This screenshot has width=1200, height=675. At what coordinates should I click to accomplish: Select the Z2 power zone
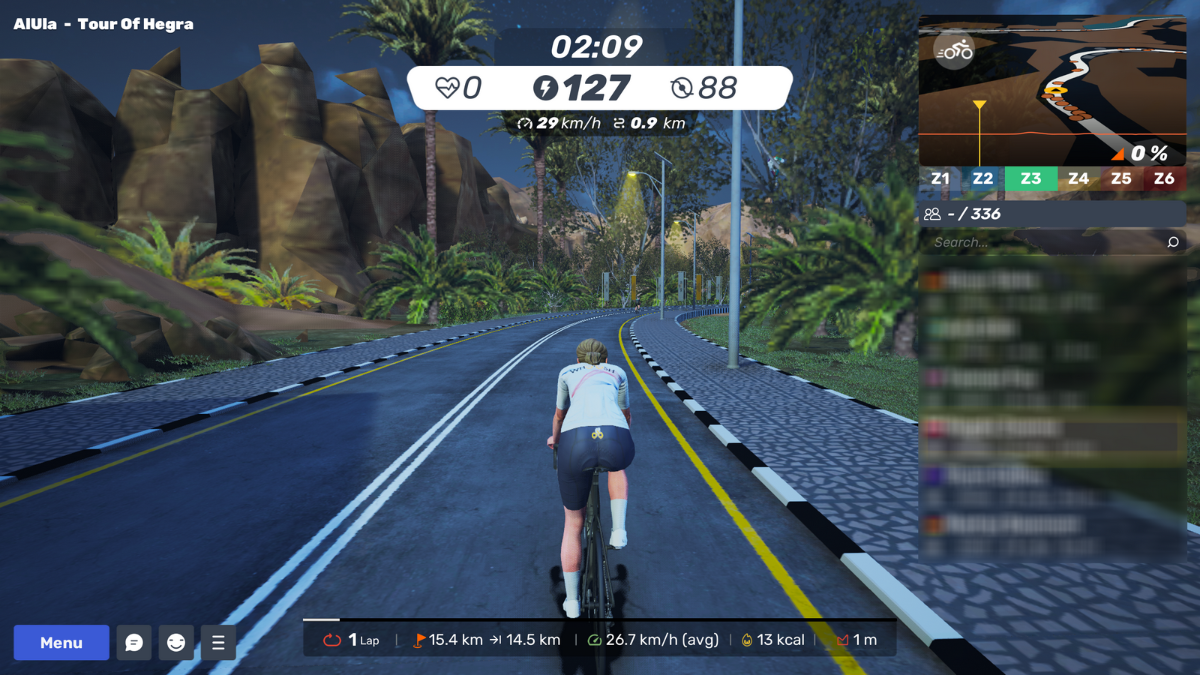[983, 179]
